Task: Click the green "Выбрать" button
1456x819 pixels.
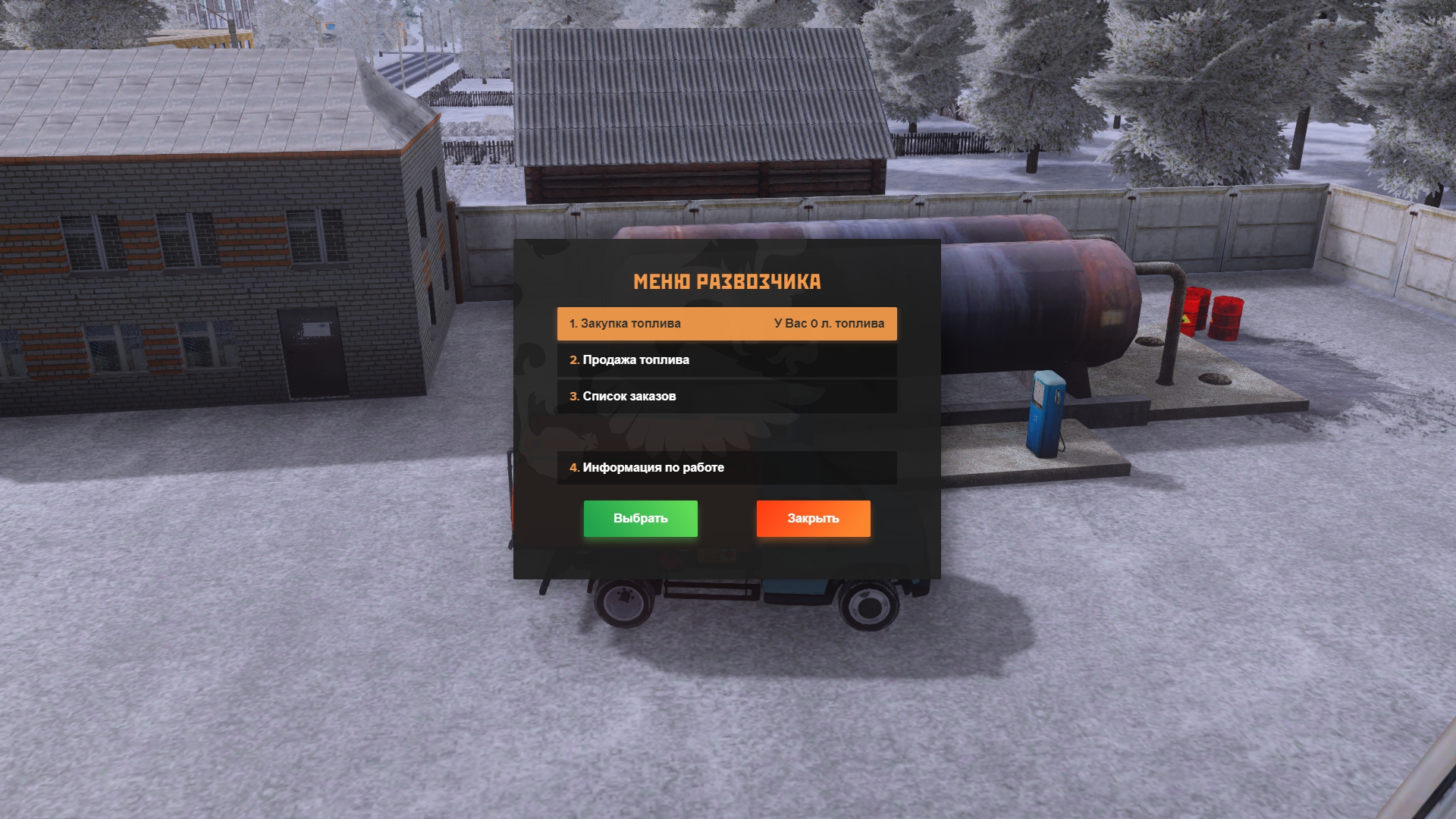Action: (640, 519)
